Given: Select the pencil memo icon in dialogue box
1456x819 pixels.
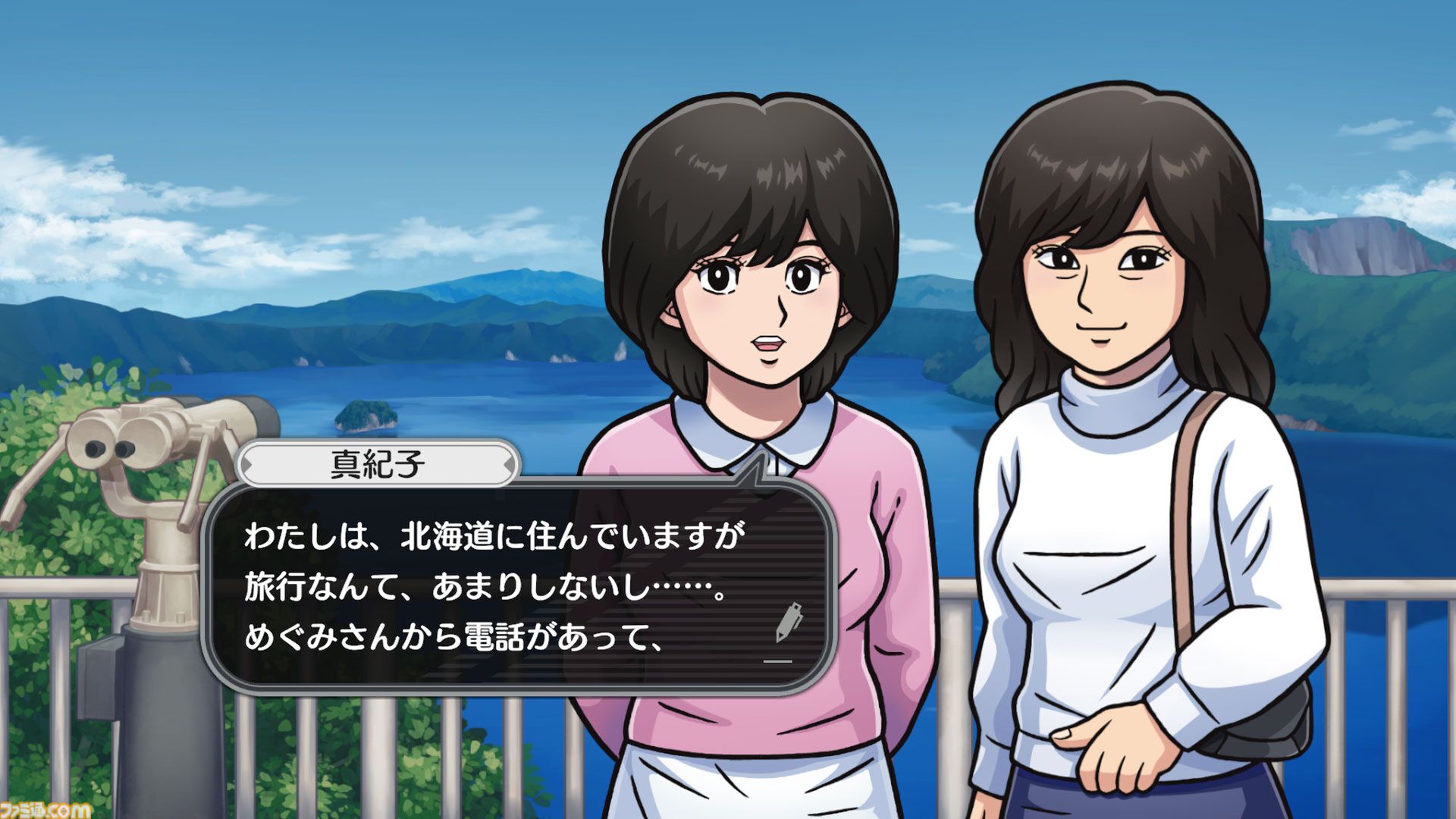Looking at the screenshot, I should pos(789,621).
